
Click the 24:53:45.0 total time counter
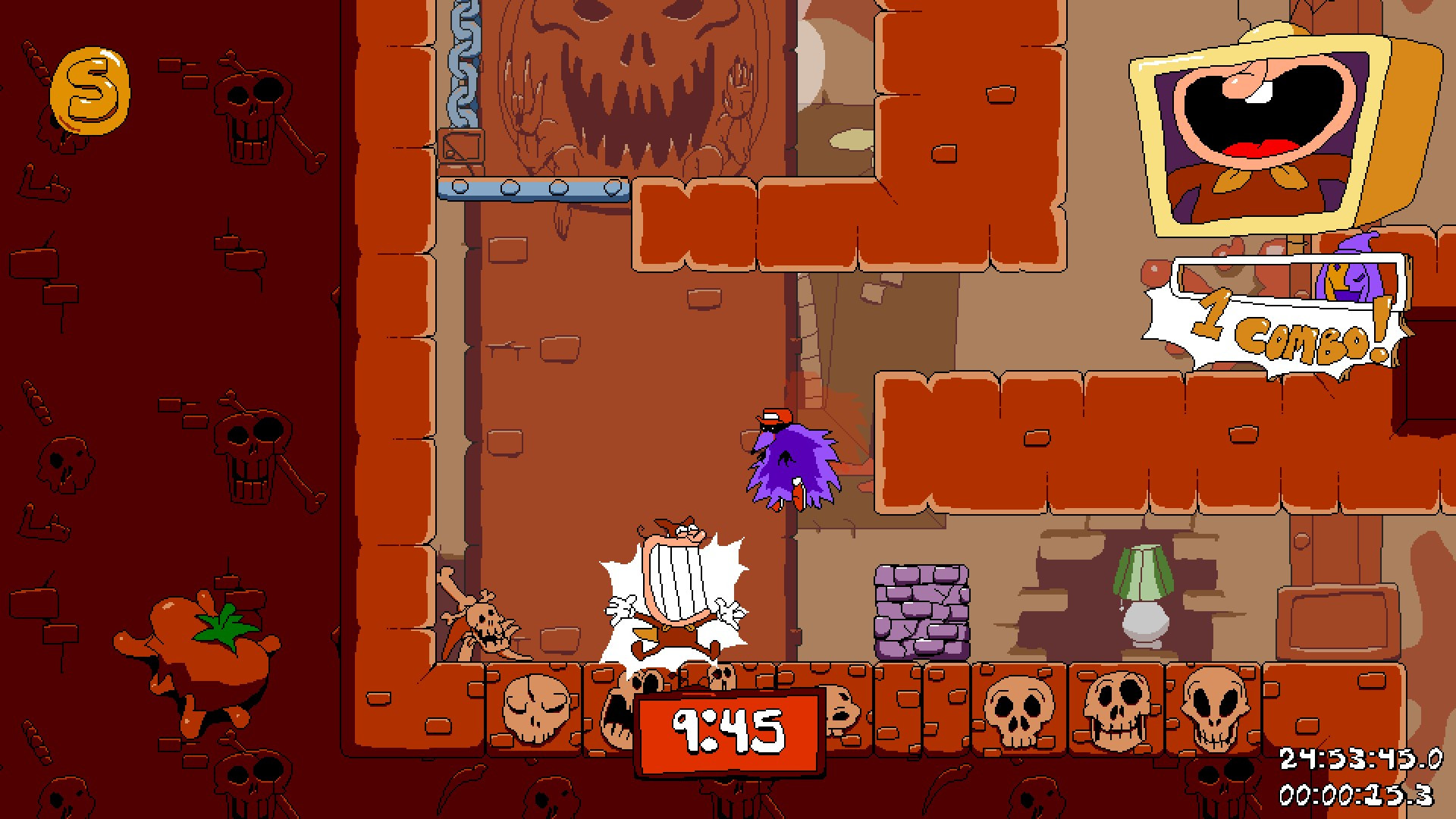1356,755
